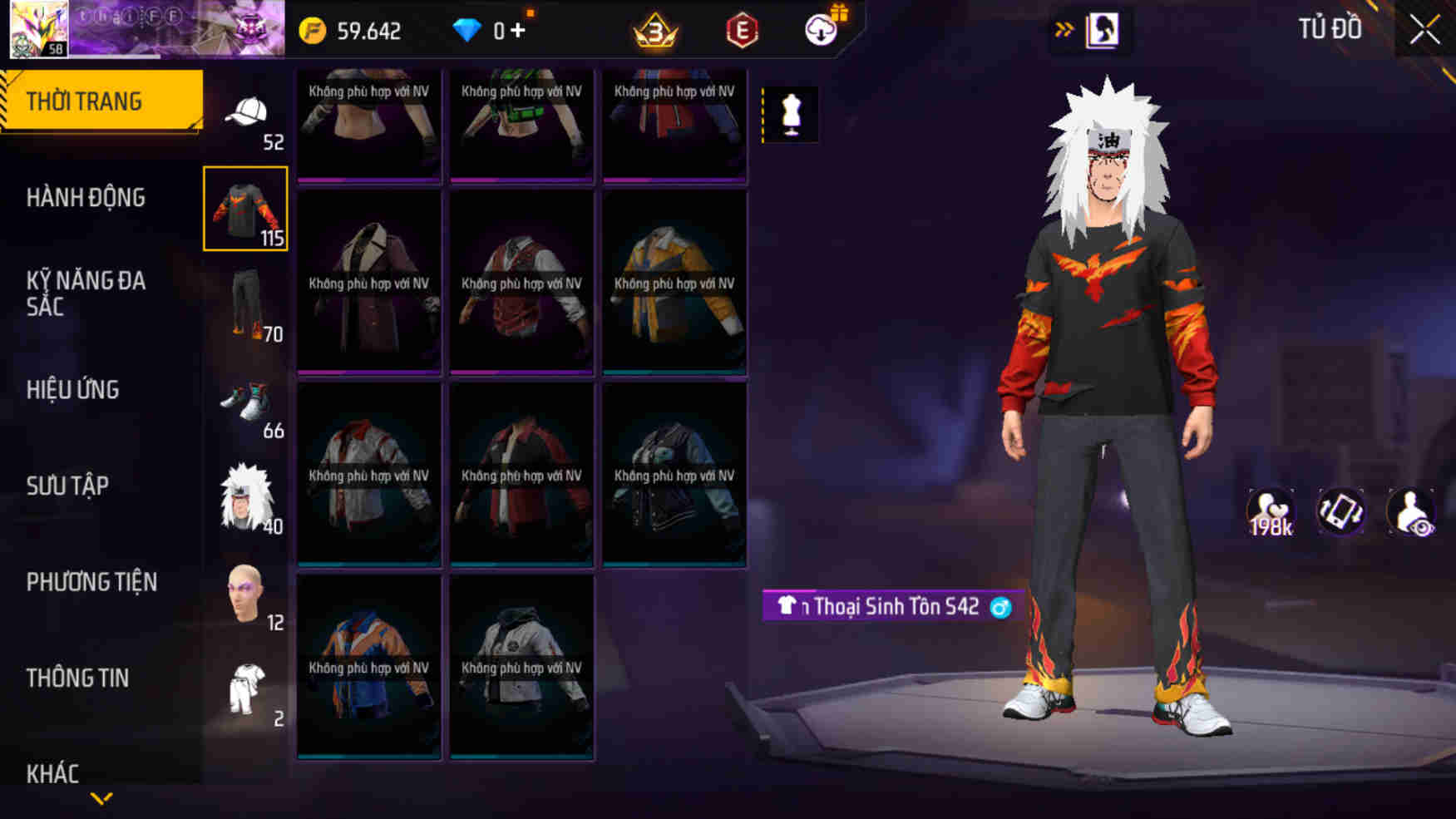
Task: Open the Jiraiya hairstyle category icon
Action: 247,499
